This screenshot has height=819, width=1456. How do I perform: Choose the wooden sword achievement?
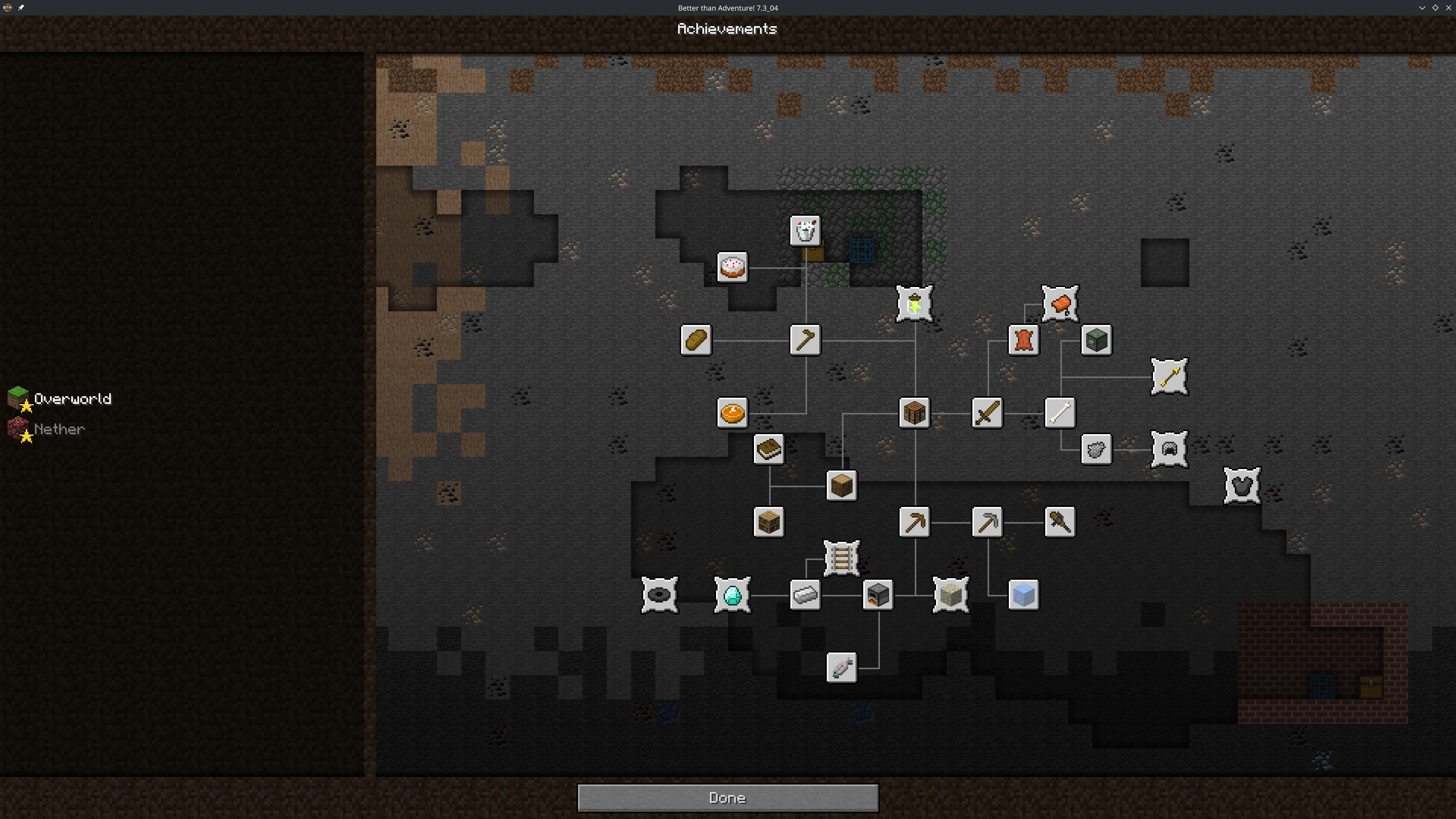coord(987,413)
